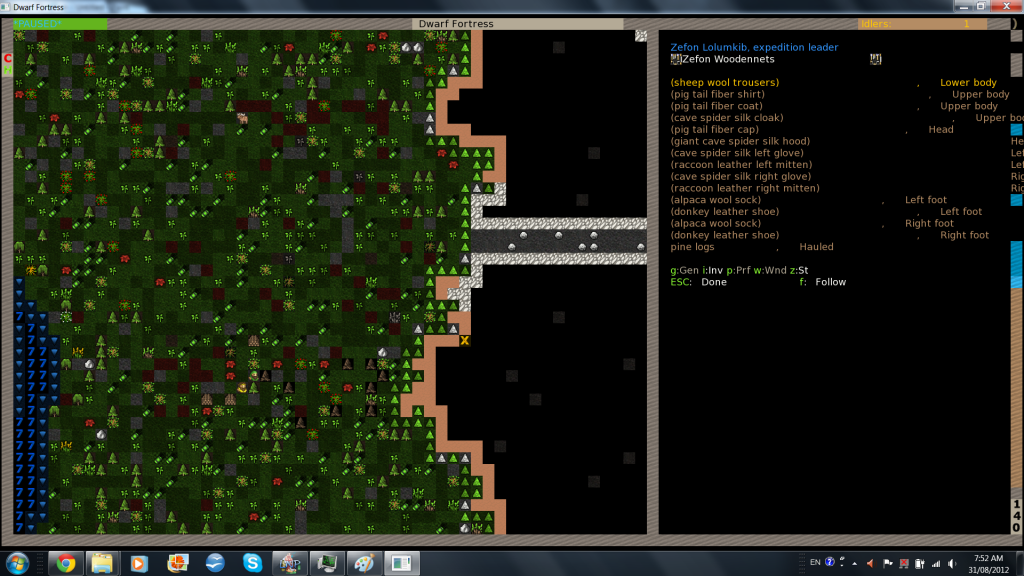Activate the Follow unit option

(x=830, y=282)
